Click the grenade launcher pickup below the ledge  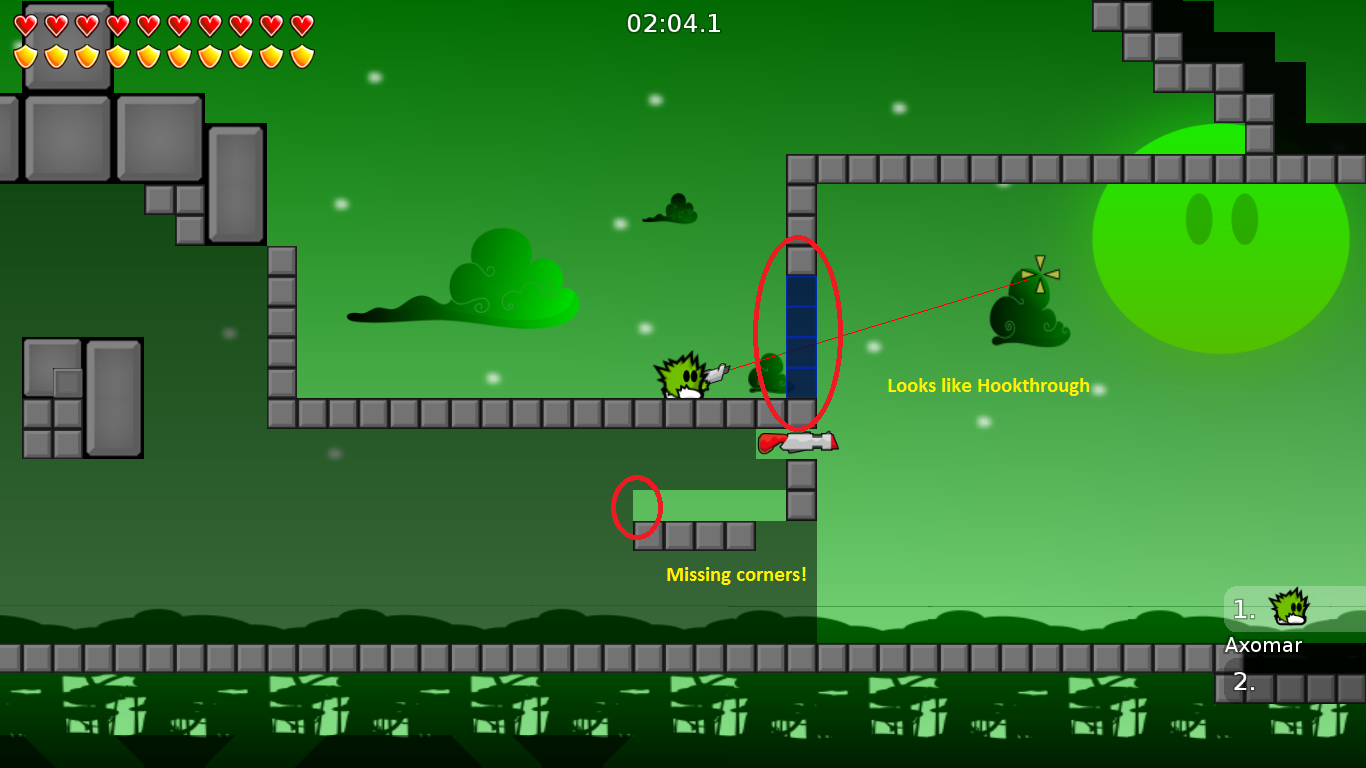800,440
